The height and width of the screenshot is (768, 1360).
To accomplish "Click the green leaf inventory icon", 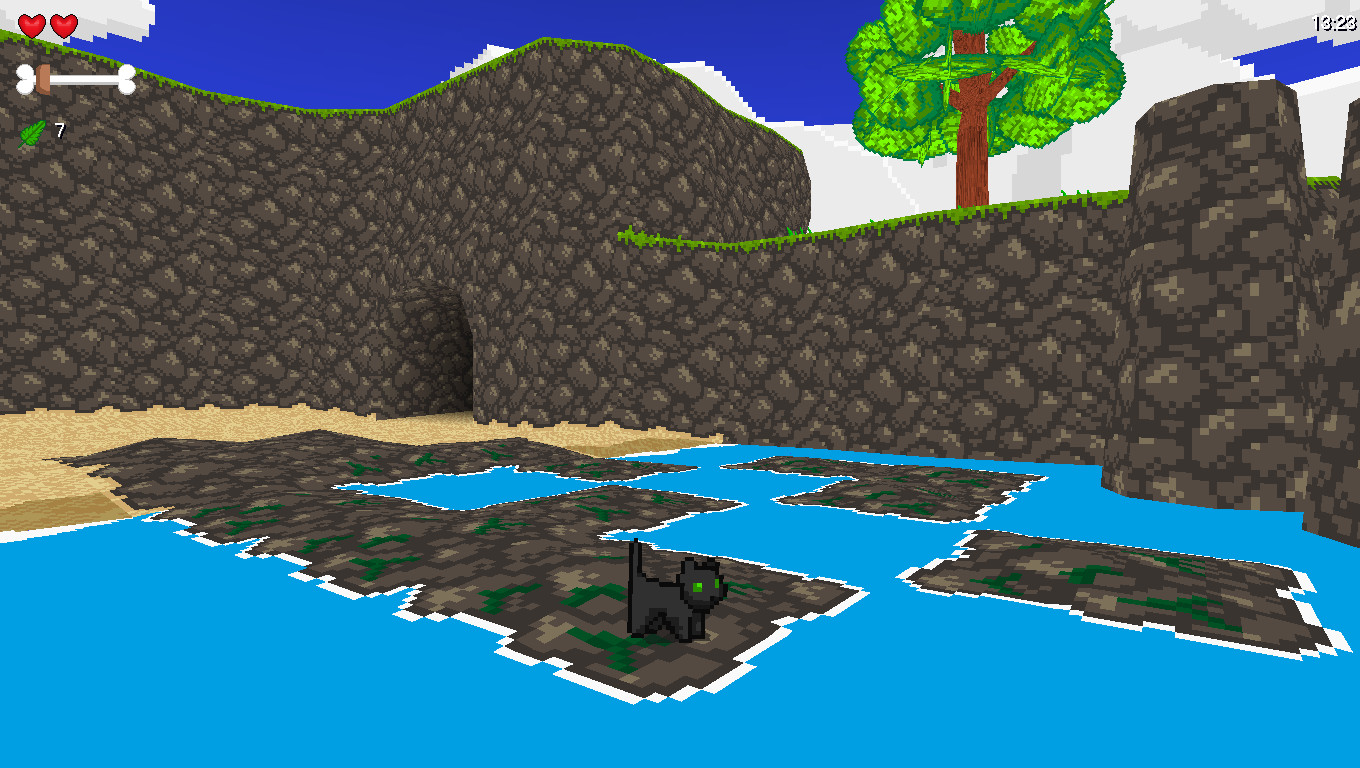I will pyautogui.click(x=31, y=131).
